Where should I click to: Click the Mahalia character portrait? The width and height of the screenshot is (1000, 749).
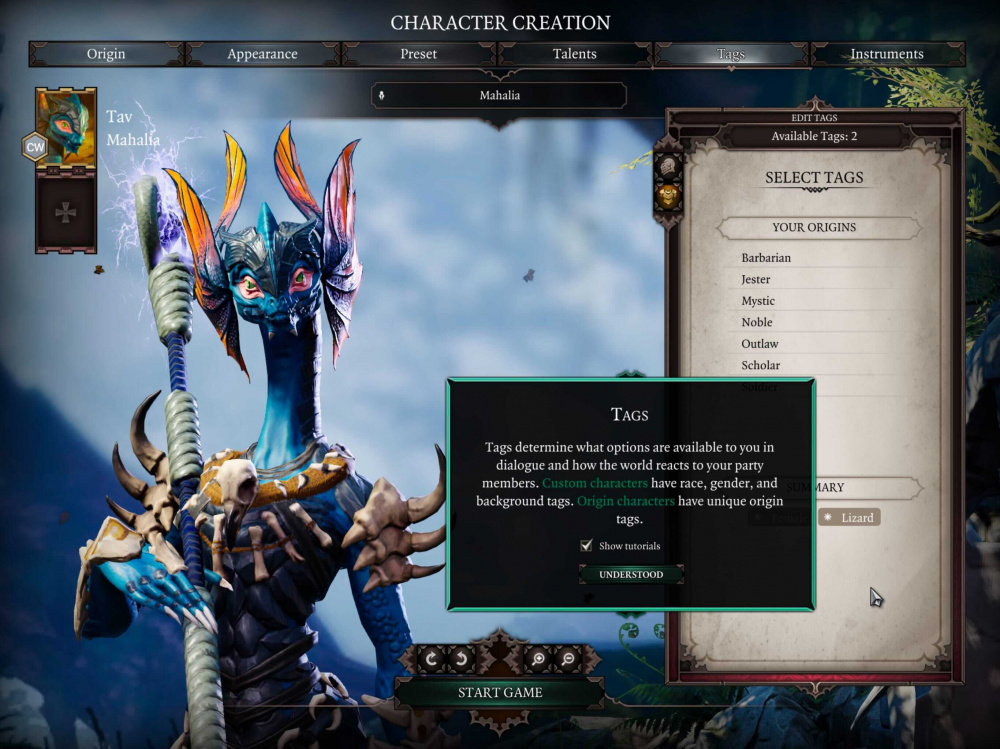click(66, 127)
